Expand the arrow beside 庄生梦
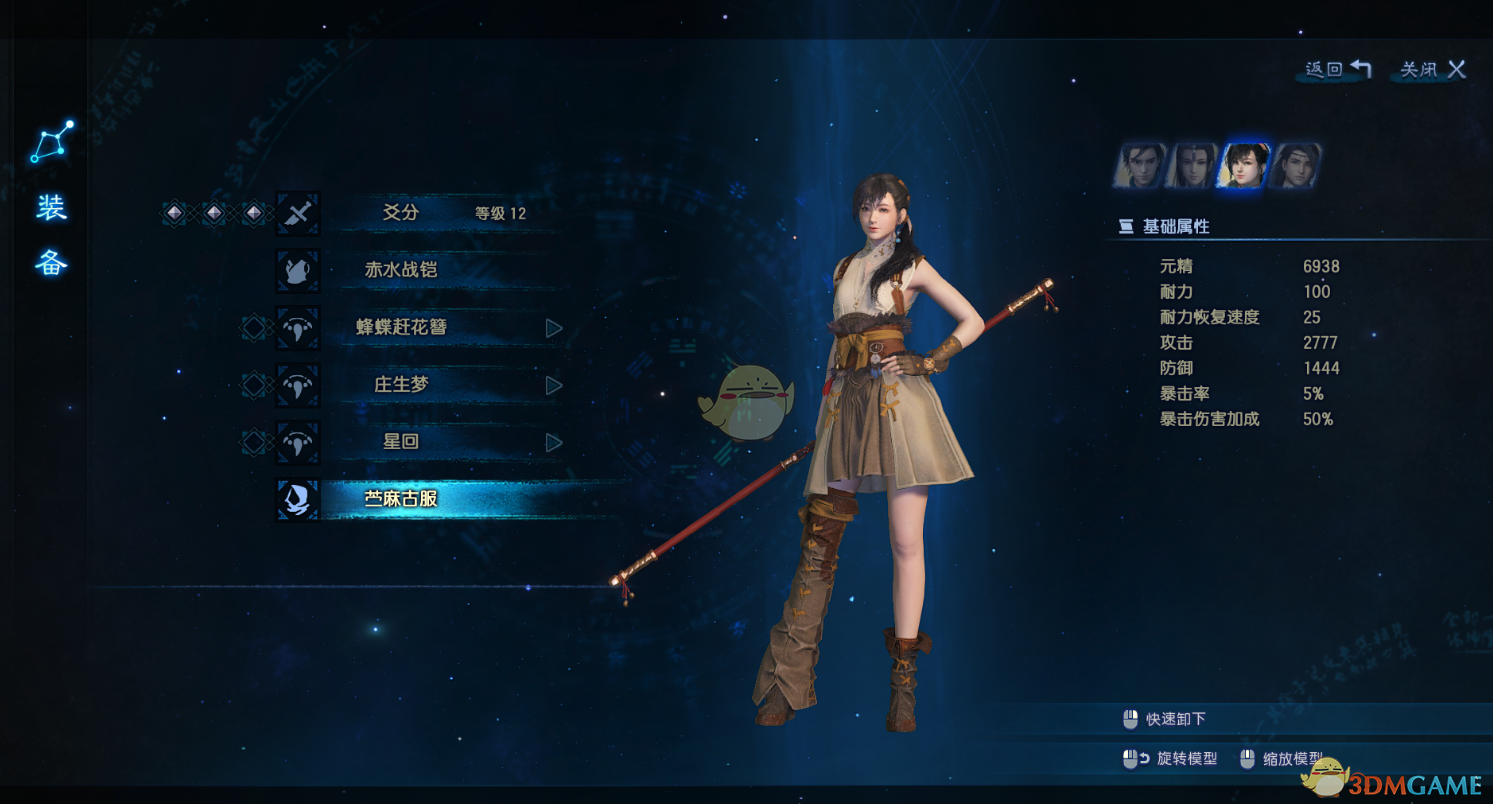 click(554, 385)
